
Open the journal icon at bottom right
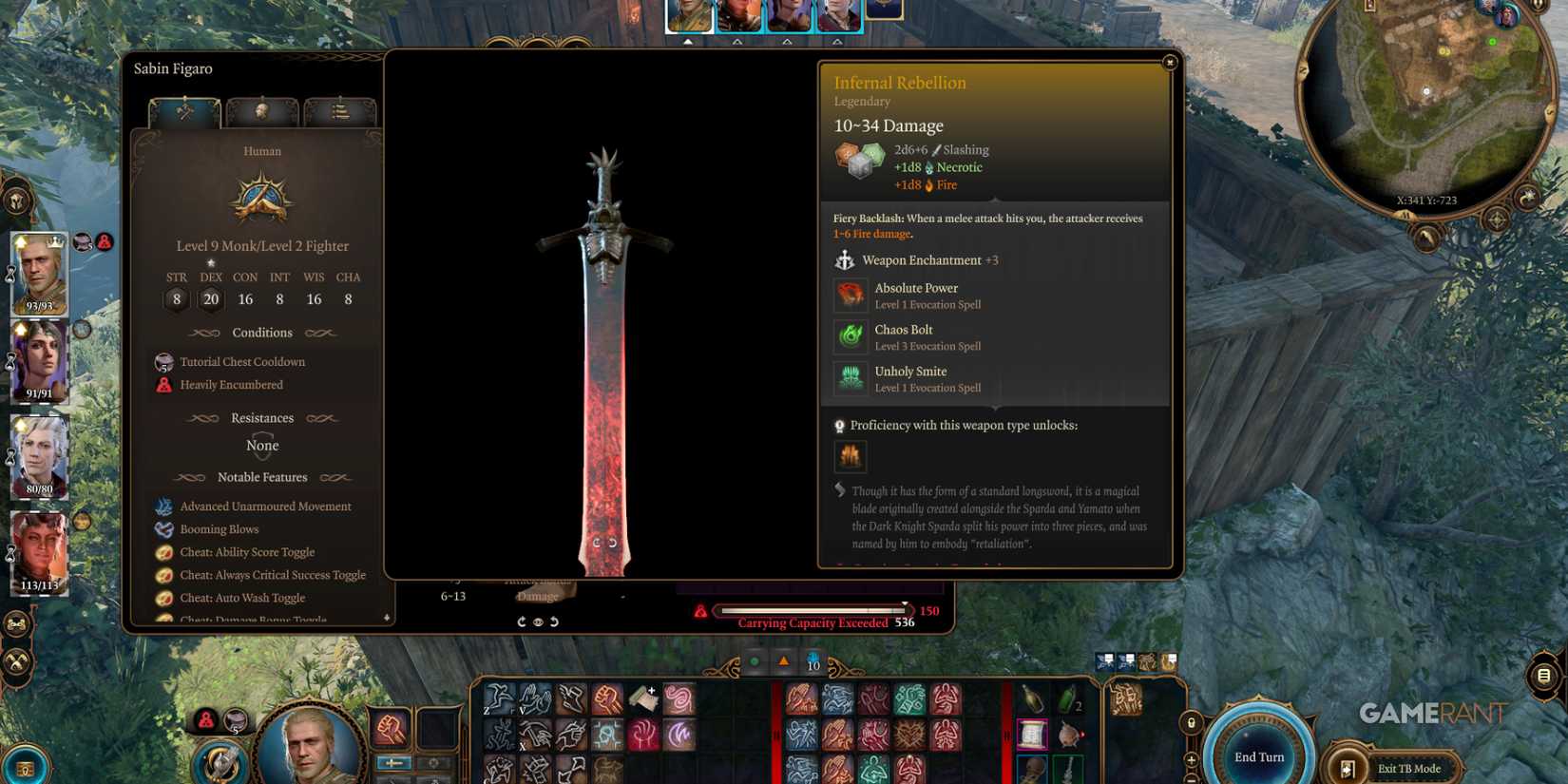tap(1542, 675)
